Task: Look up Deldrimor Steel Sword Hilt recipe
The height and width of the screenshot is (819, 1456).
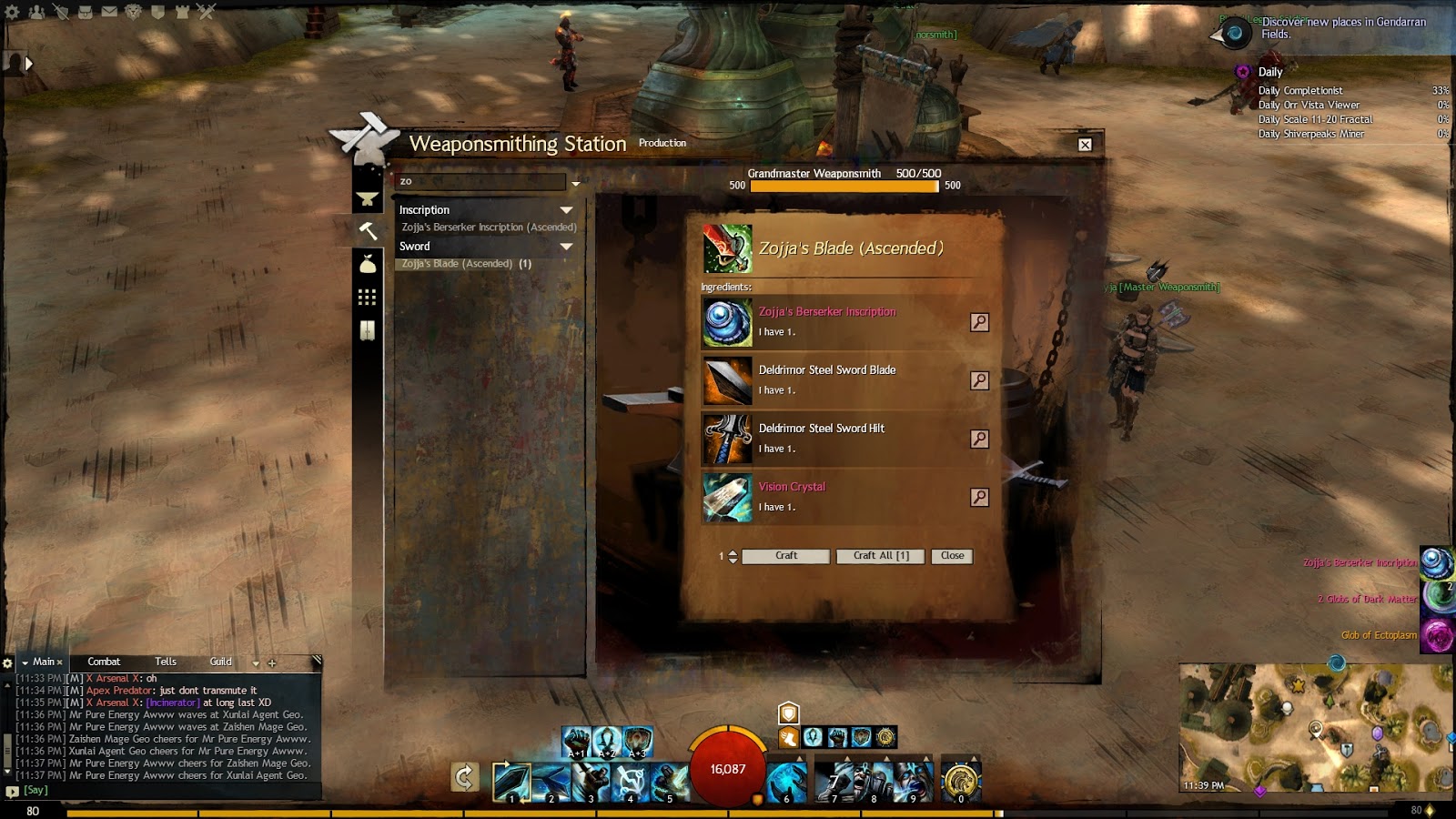Action: (x=979, y=439)
